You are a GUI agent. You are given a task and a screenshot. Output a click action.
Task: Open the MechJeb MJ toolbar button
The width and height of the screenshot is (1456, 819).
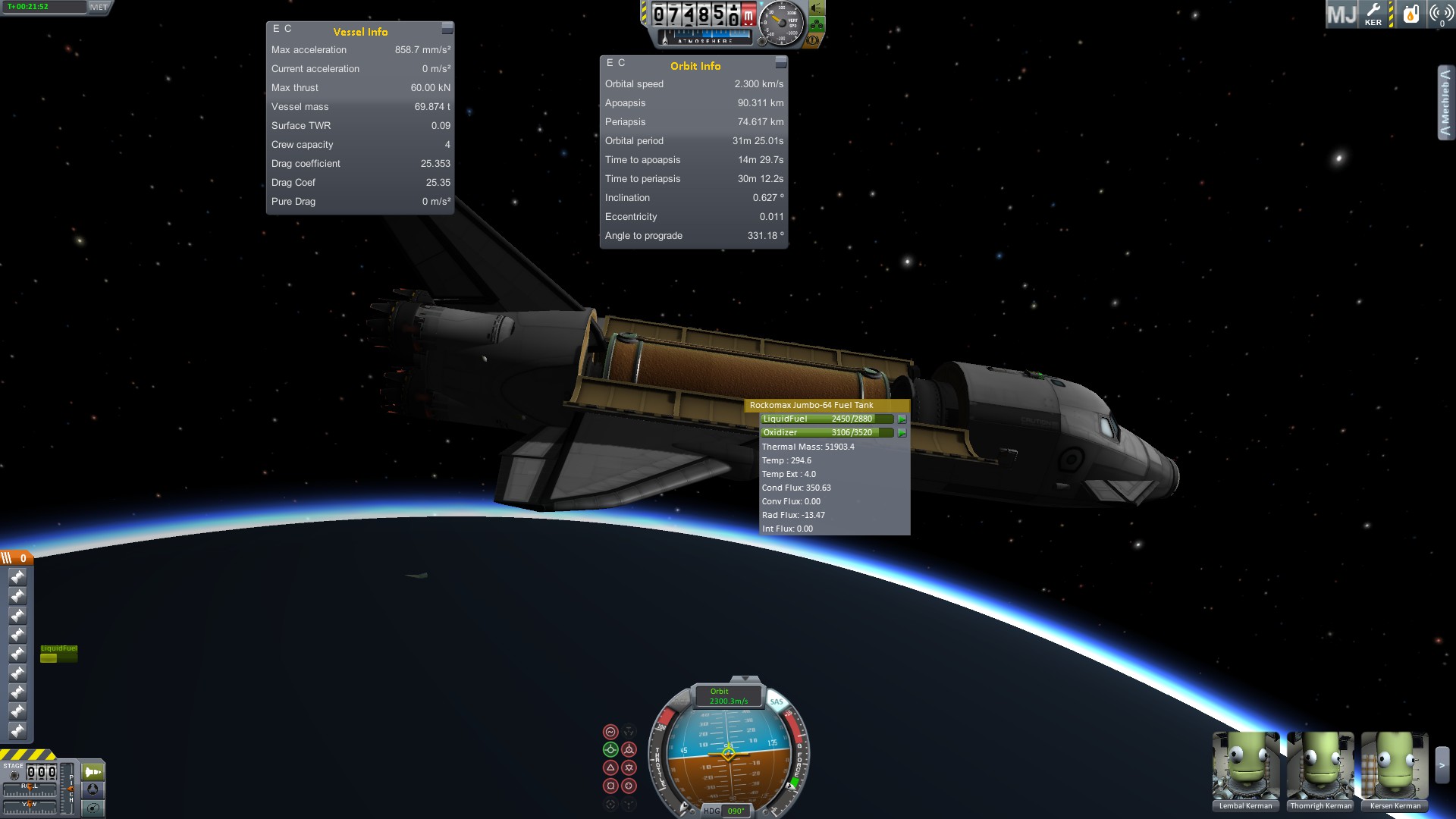(1341, 14)
